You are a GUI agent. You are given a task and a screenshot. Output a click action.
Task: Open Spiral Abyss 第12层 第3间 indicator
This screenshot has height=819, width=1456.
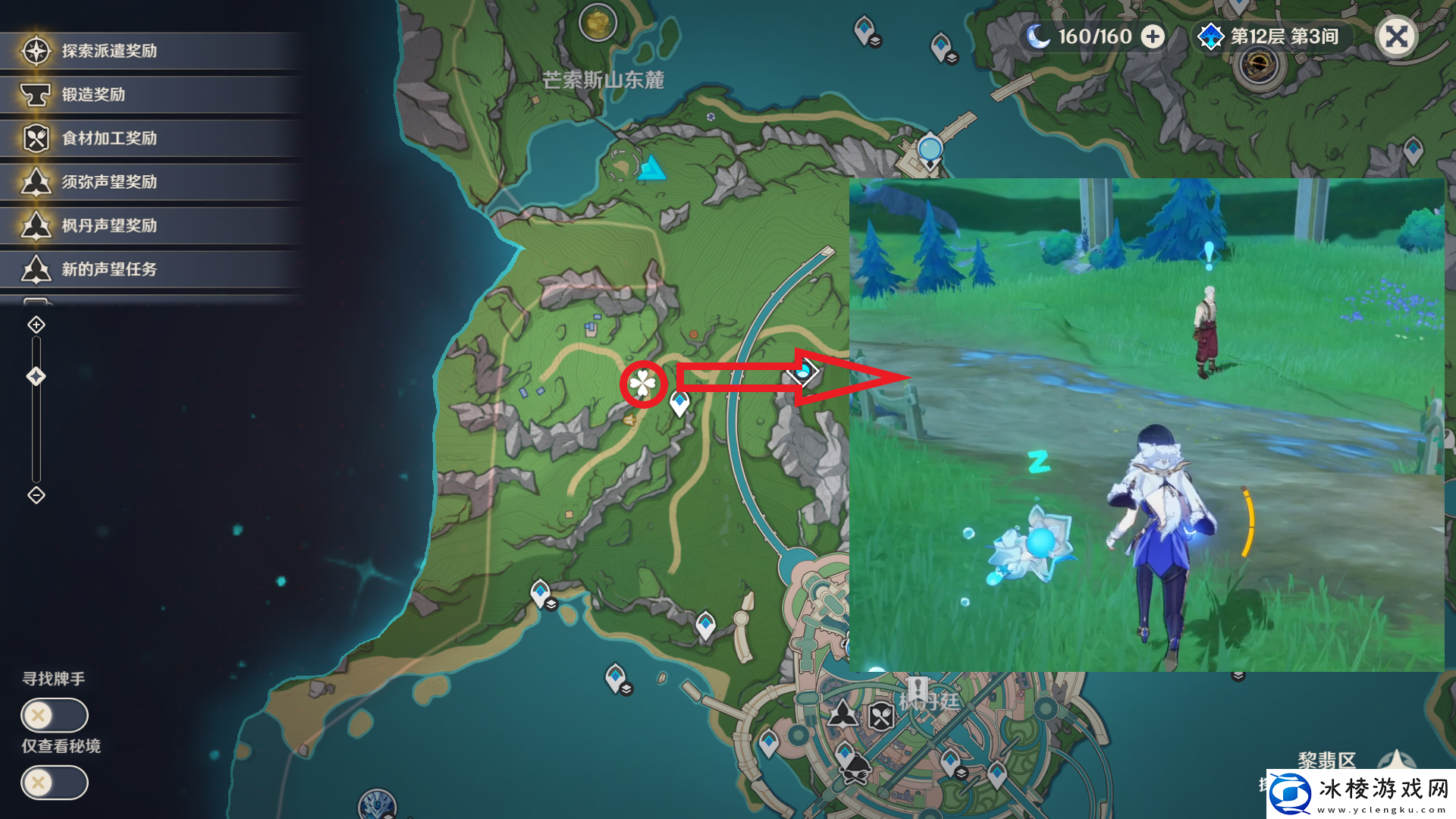(1273, 36)
